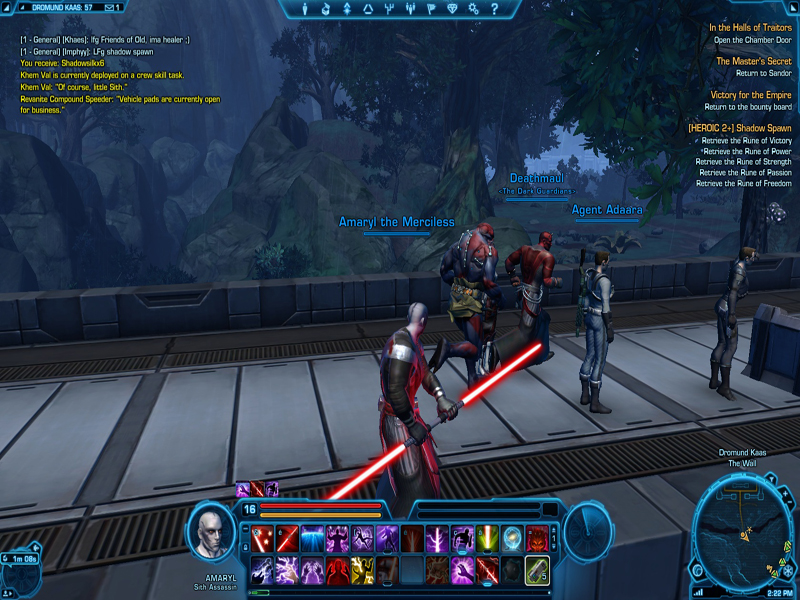Viewport: 800px width, 600px height.
Task: Activate the green lightsaber ability
Action: click(x=487, y=540)
